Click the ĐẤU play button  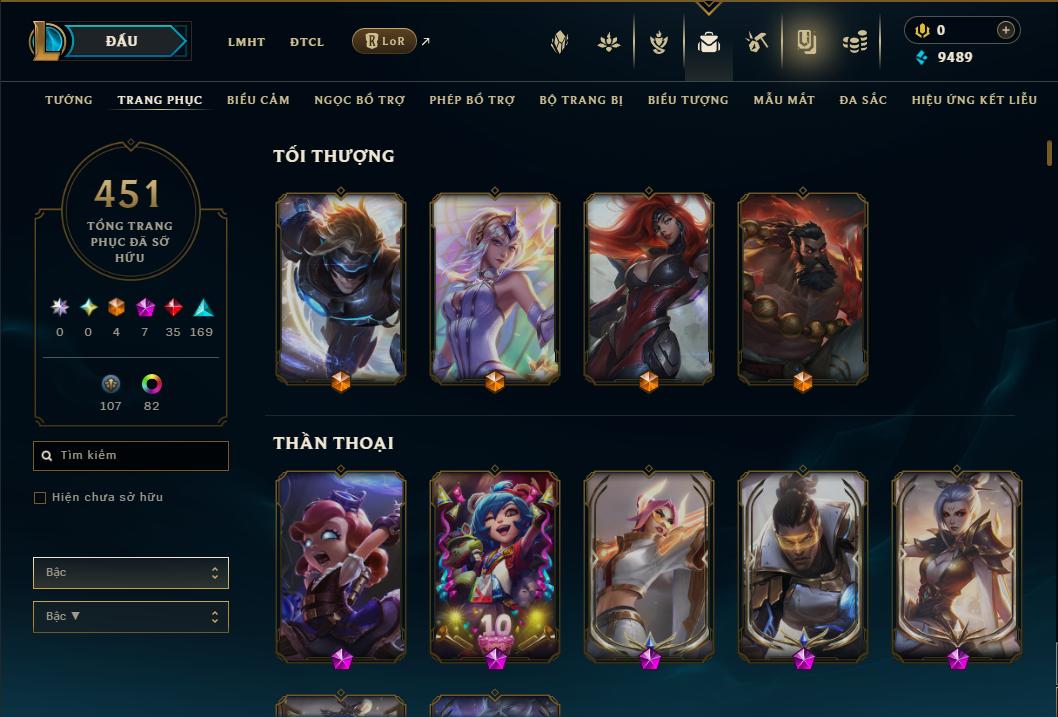pyautogui.click(x=122, y=41)
